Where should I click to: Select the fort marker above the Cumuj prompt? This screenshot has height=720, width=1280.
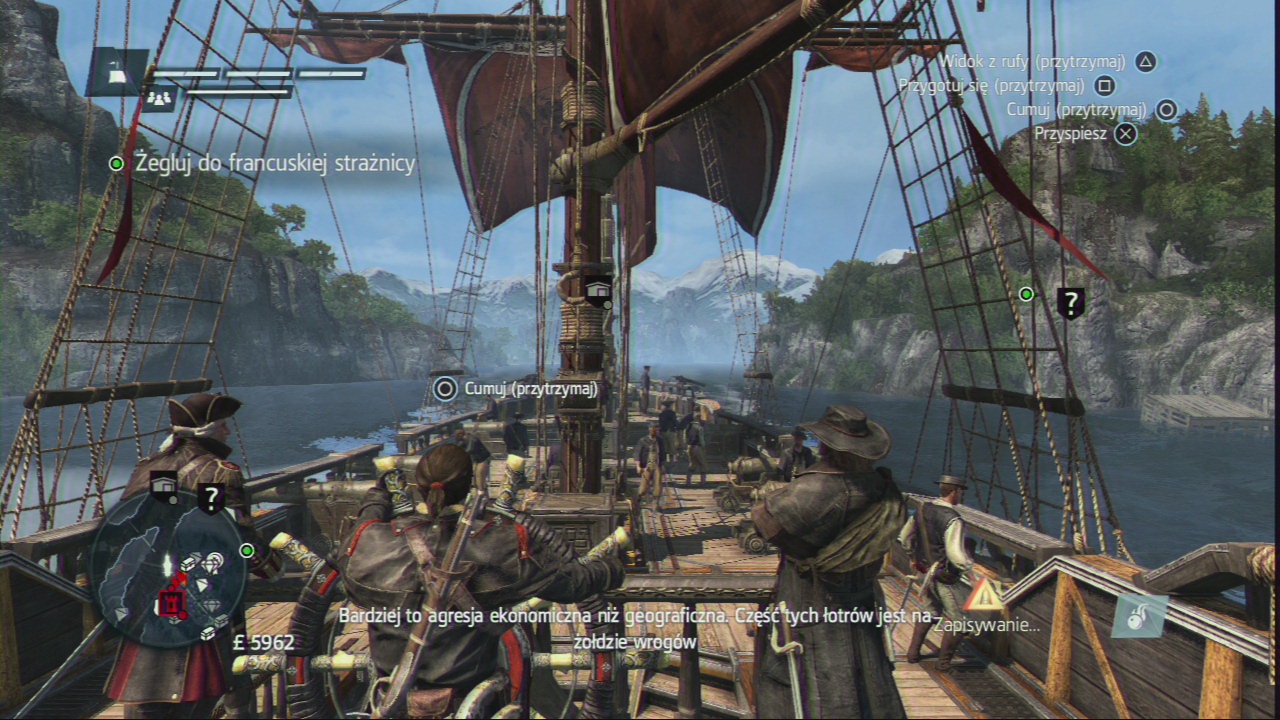click(x=598, y=291)
